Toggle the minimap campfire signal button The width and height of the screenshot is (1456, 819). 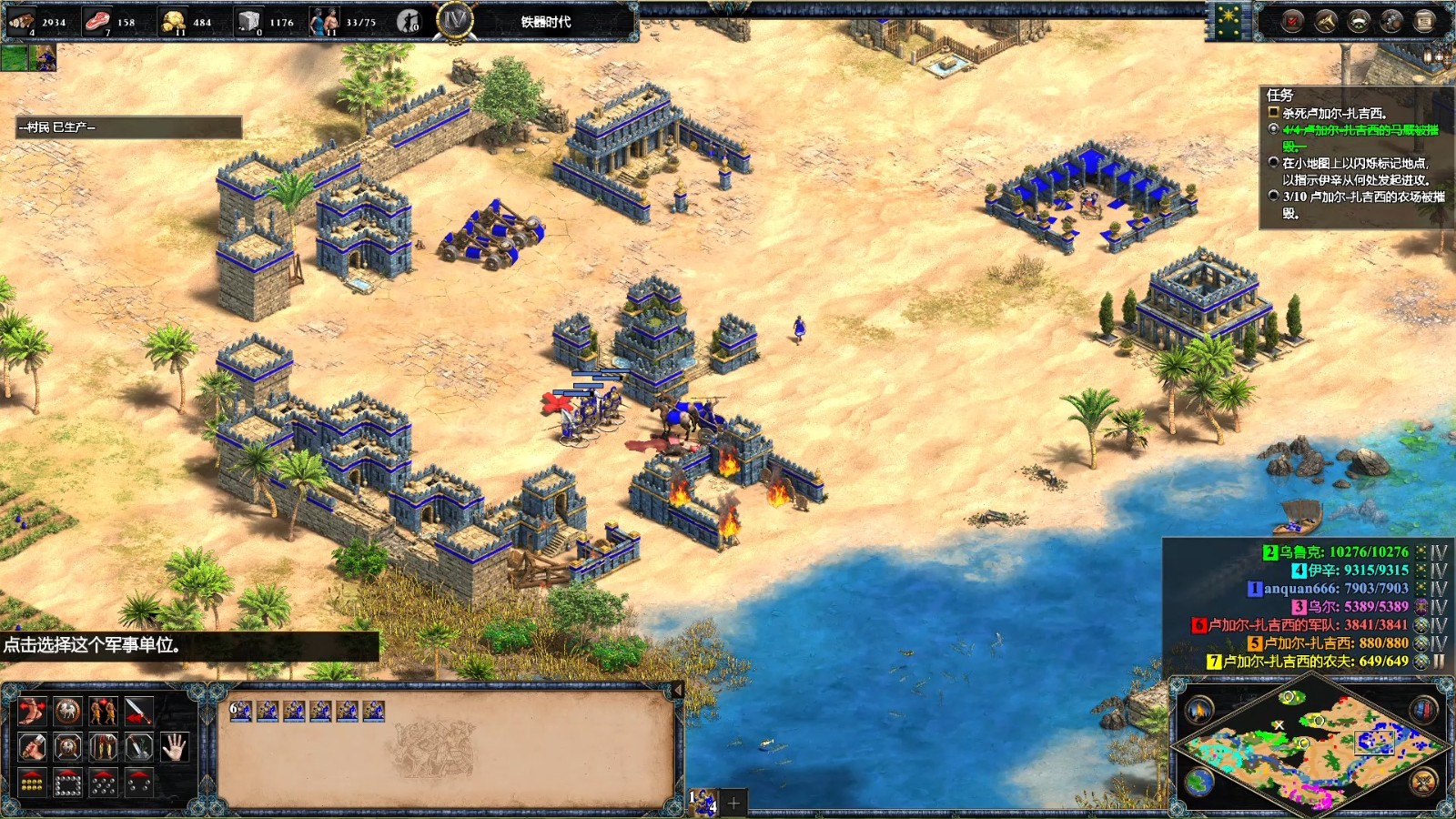[x=1198, y=710]
